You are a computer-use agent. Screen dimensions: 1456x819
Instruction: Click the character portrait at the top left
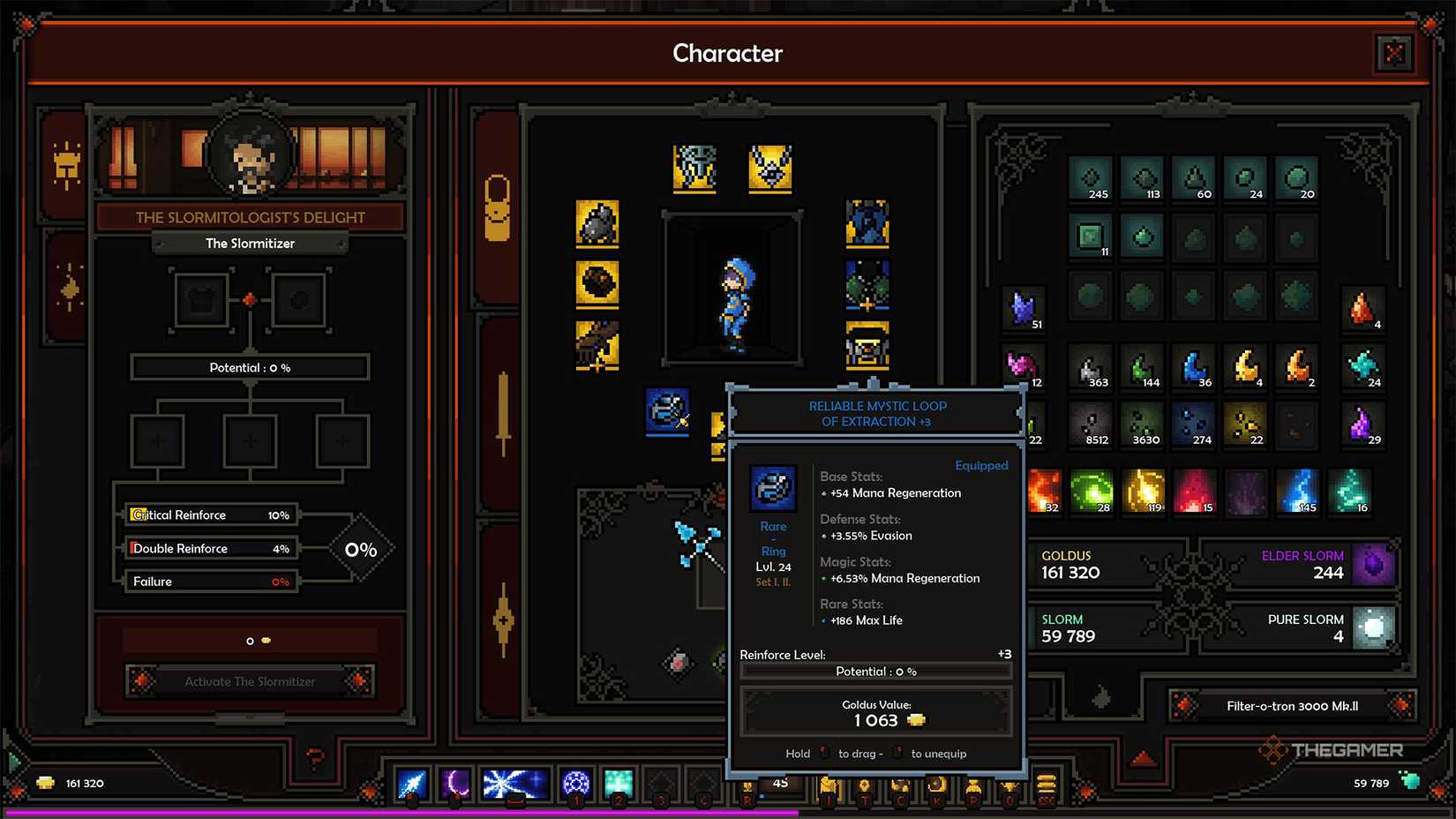(x=250, y=157)
